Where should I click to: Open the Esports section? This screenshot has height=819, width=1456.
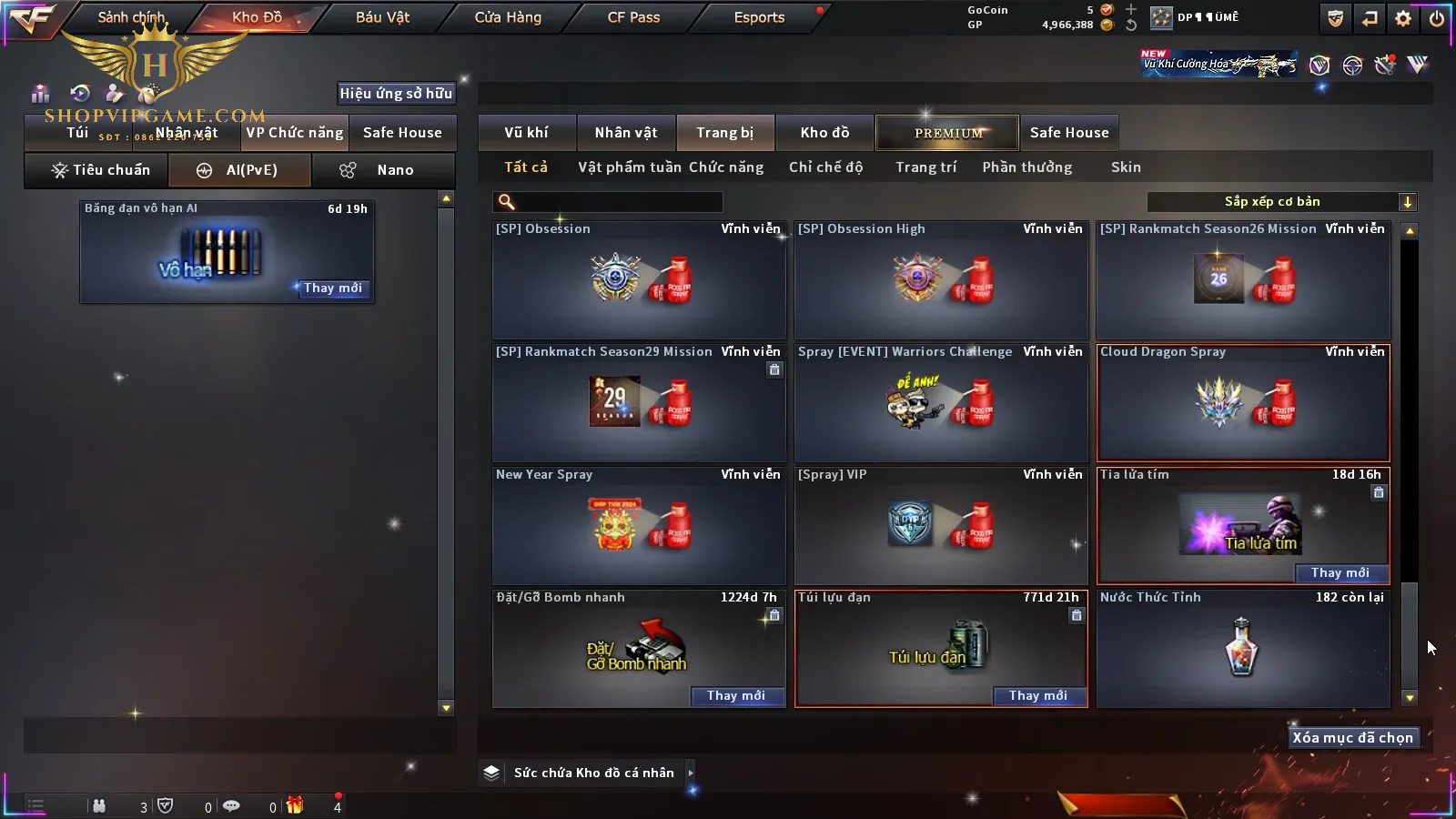[759, 17]
